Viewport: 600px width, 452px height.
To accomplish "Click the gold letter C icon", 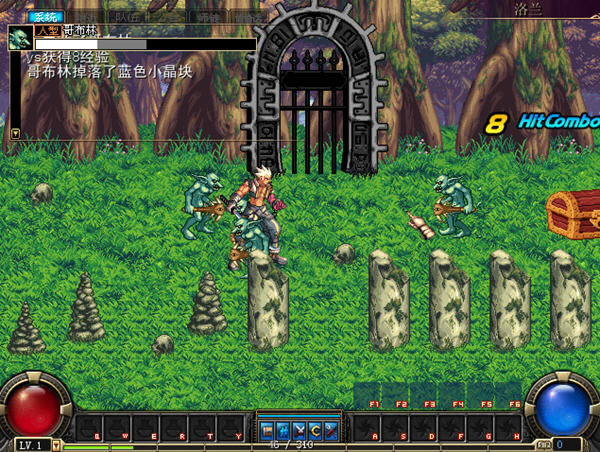I will [314, 430].
